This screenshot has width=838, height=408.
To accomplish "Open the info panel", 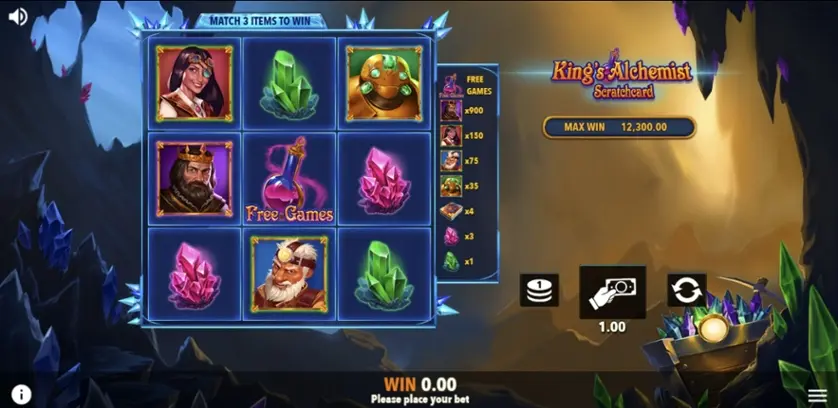I will 21,394.
